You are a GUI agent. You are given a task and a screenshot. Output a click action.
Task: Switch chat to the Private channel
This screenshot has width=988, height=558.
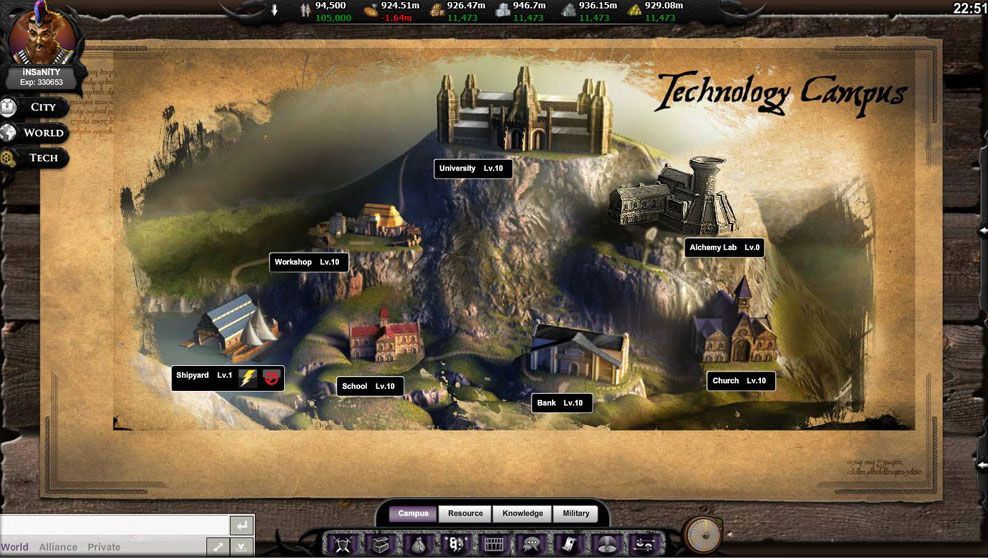click(104, 548)
